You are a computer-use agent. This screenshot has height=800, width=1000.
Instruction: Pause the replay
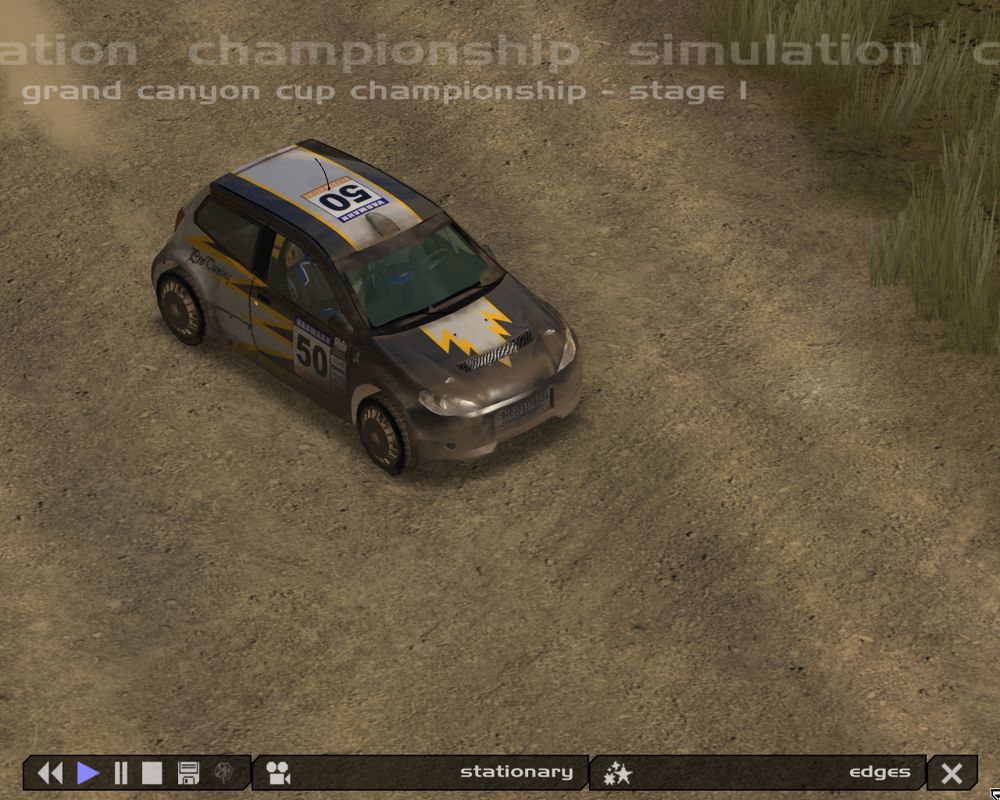click(121, 773)
